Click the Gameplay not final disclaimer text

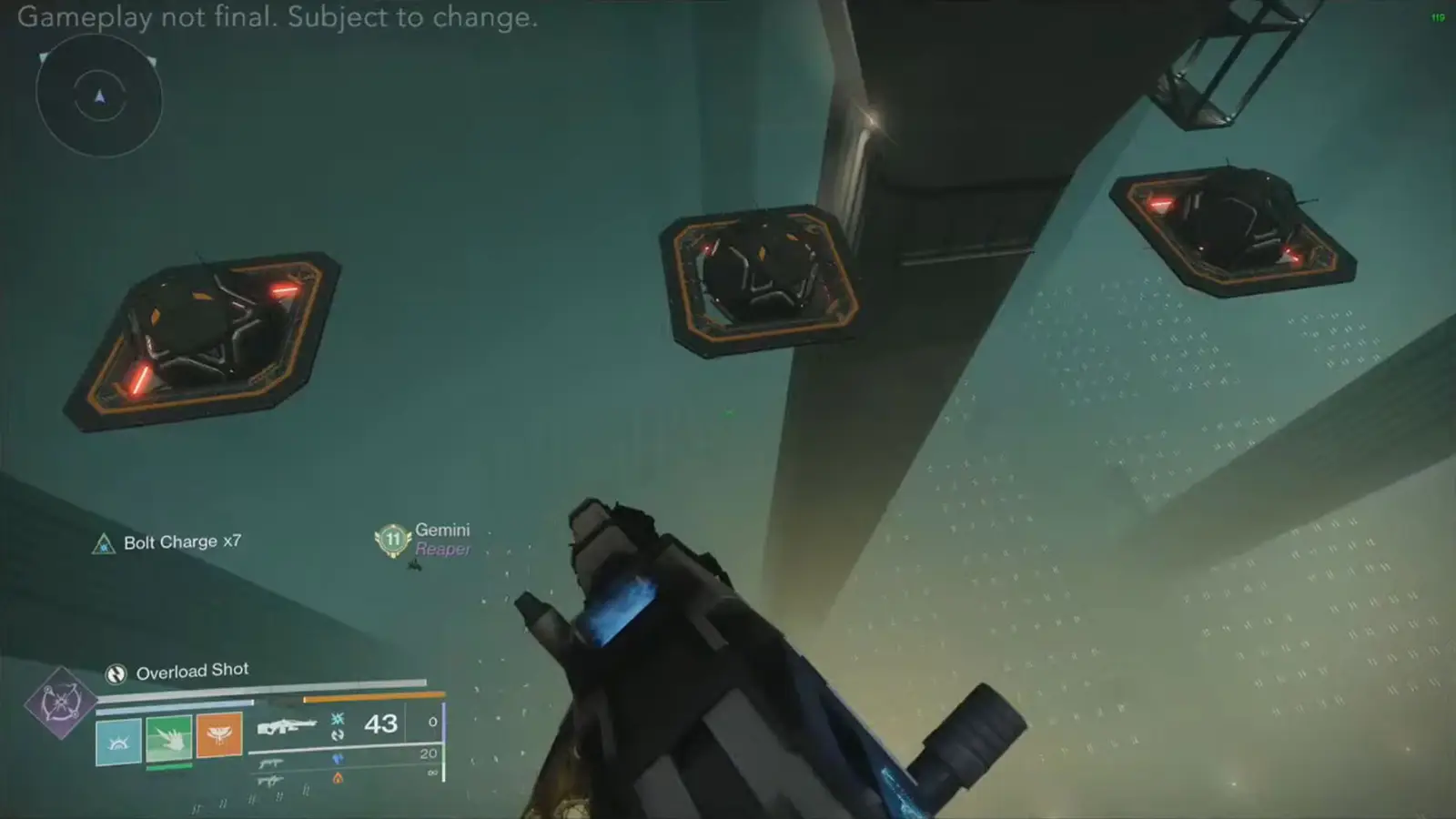point(279,17)
